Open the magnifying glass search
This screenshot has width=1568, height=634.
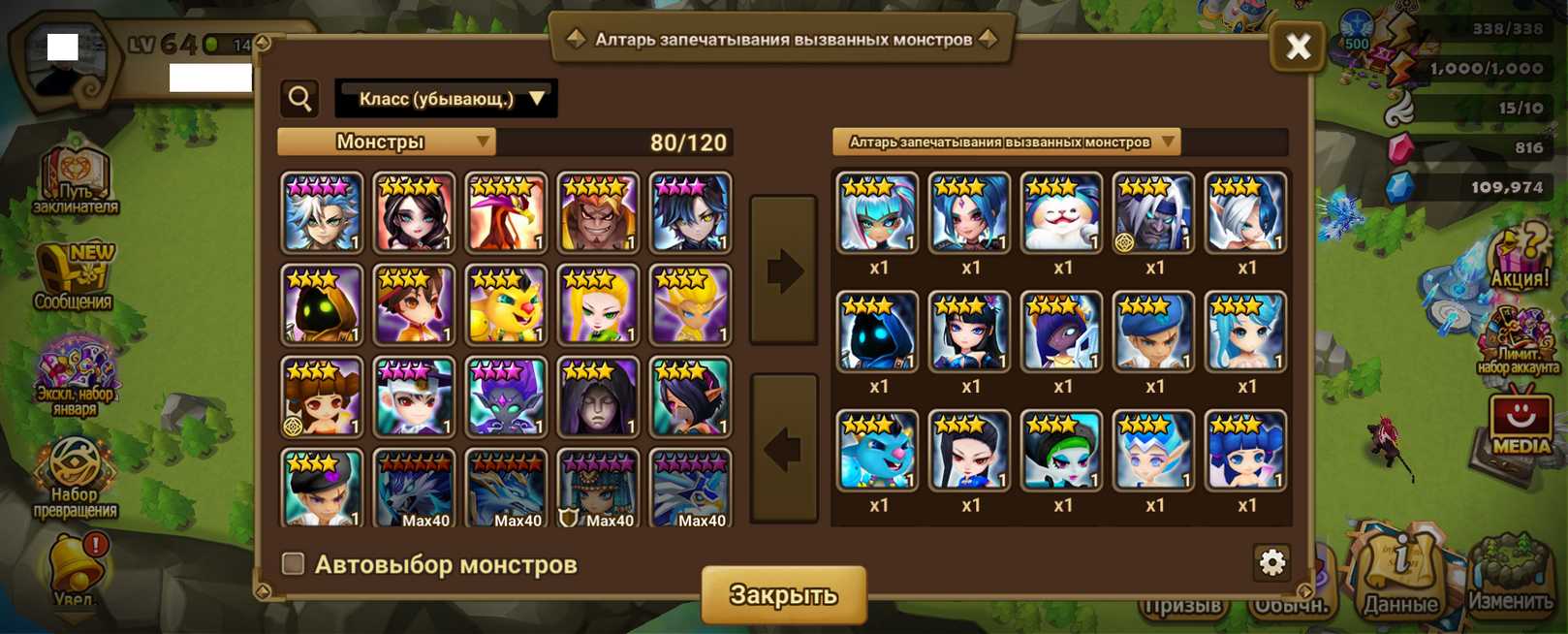(x=300, y=98)
